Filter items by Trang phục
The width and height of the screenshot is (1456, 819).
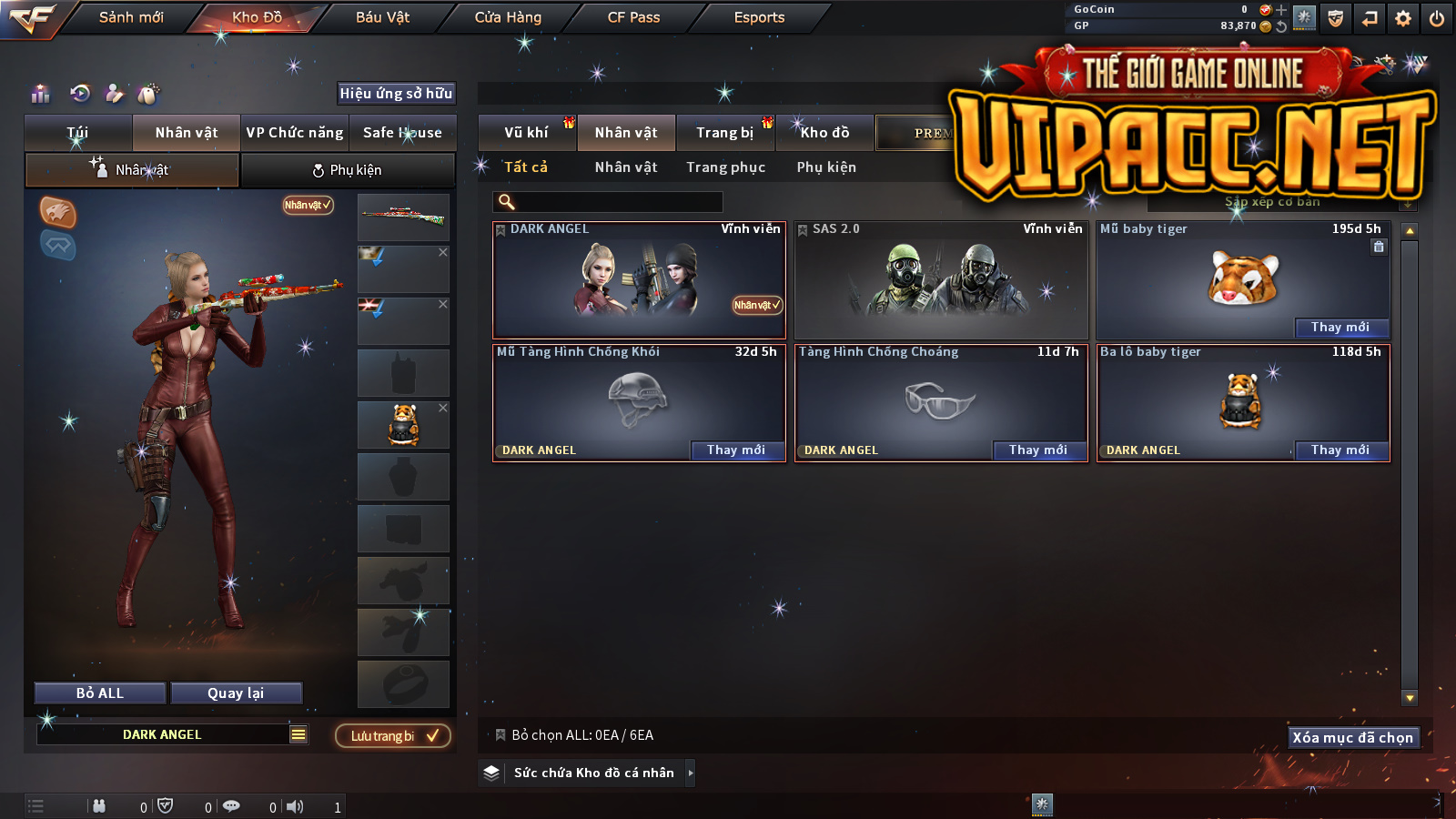pyautogui.click(x=725, y=167)
